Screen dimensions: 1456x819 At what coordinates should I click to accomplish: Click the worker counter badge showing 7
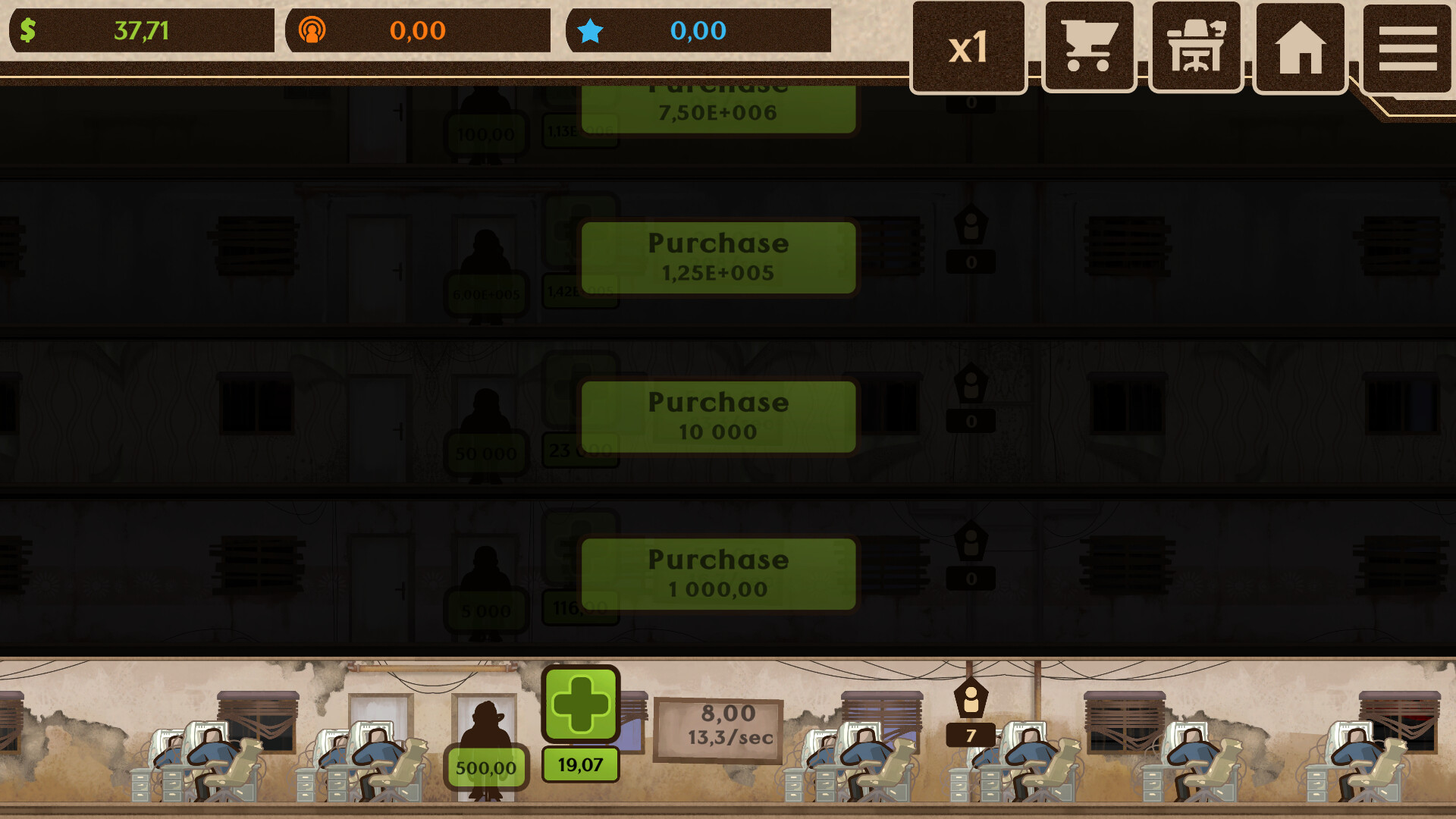click(x=971, y=736)
